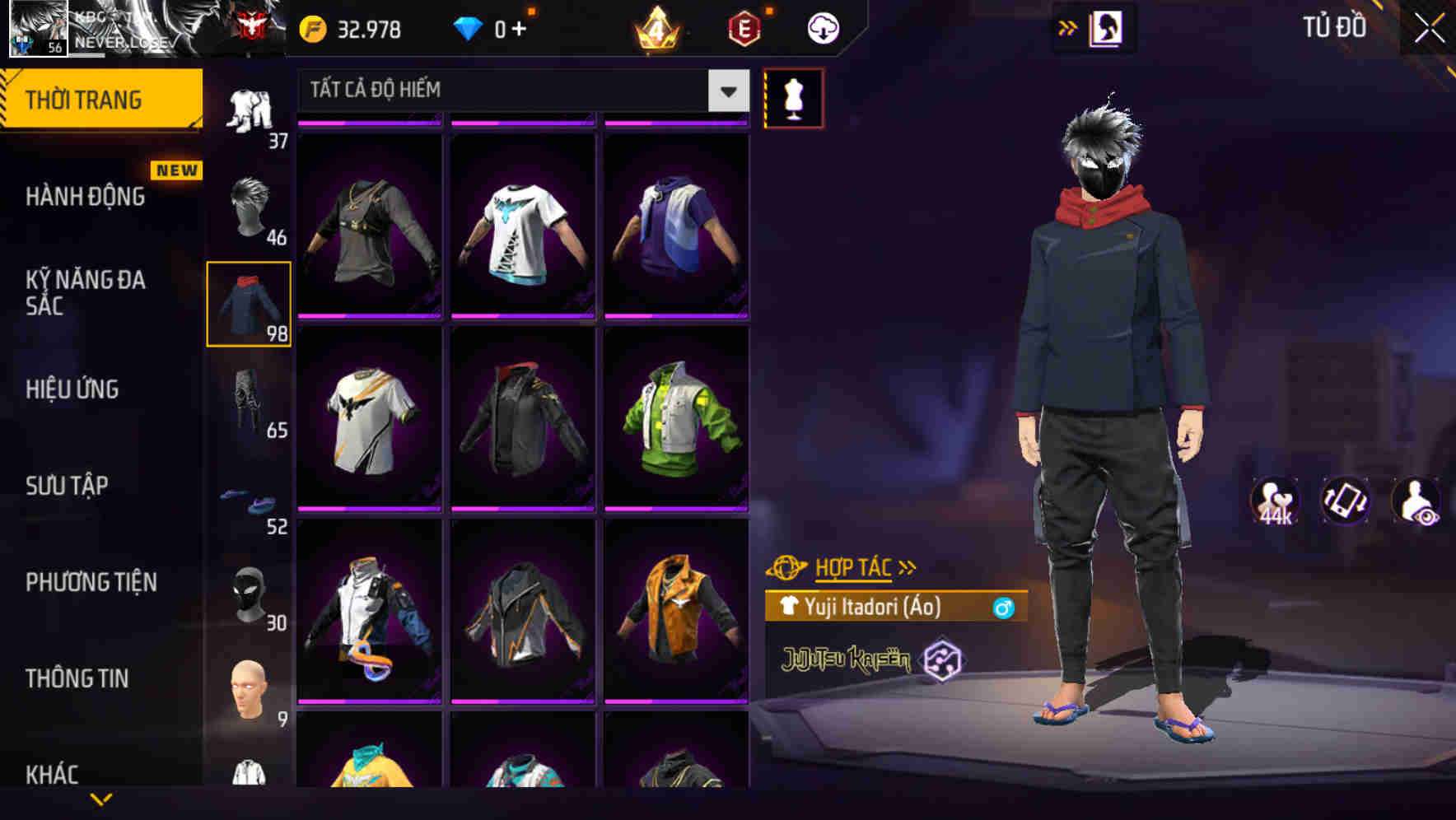This screenshot has width=1456, height=820.
Task: Click the cloud download icon in top bar
Action: [x=821, y=27]
